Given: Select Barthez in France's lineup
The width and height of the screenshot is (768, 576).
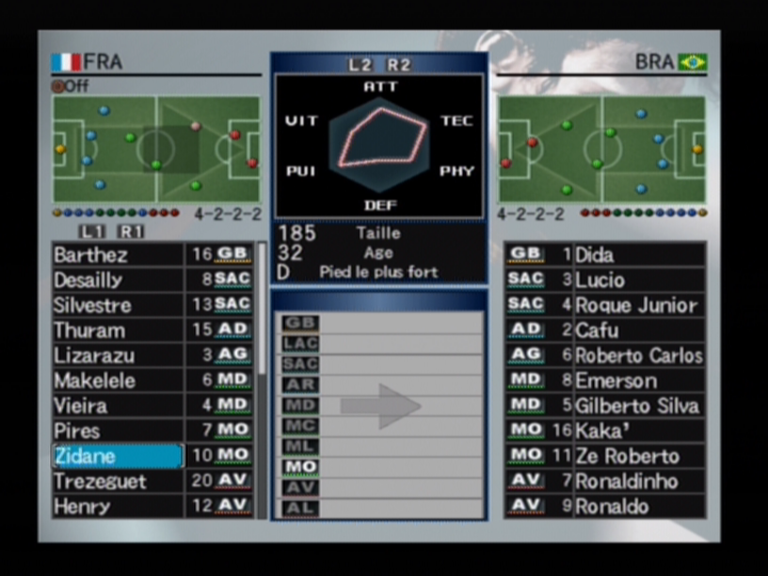Looking at the screenshot, I should (118, 255).
